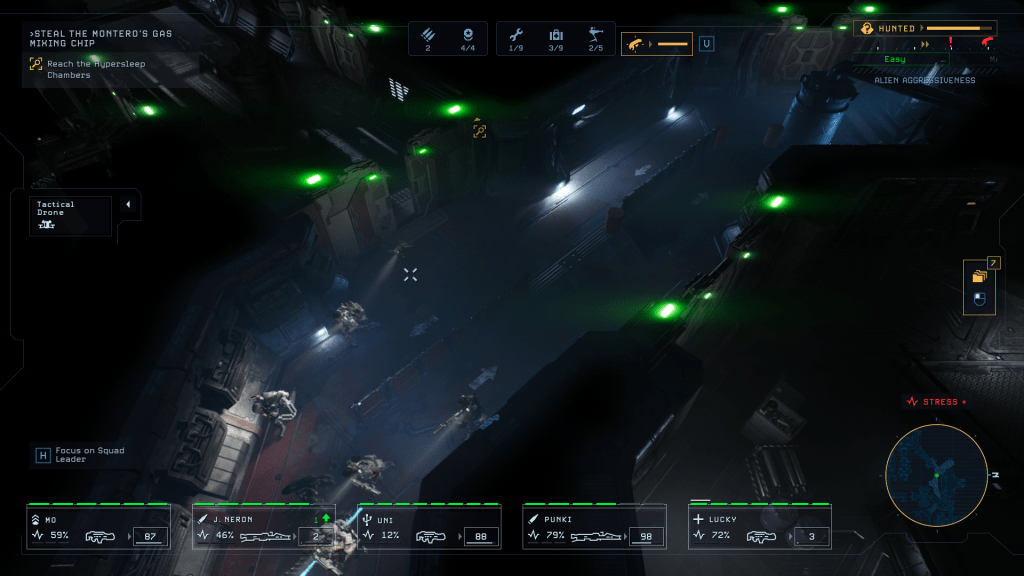Open the circular minimap
1024x576 pixels.
pyautogui.click(x=936, y=475)
